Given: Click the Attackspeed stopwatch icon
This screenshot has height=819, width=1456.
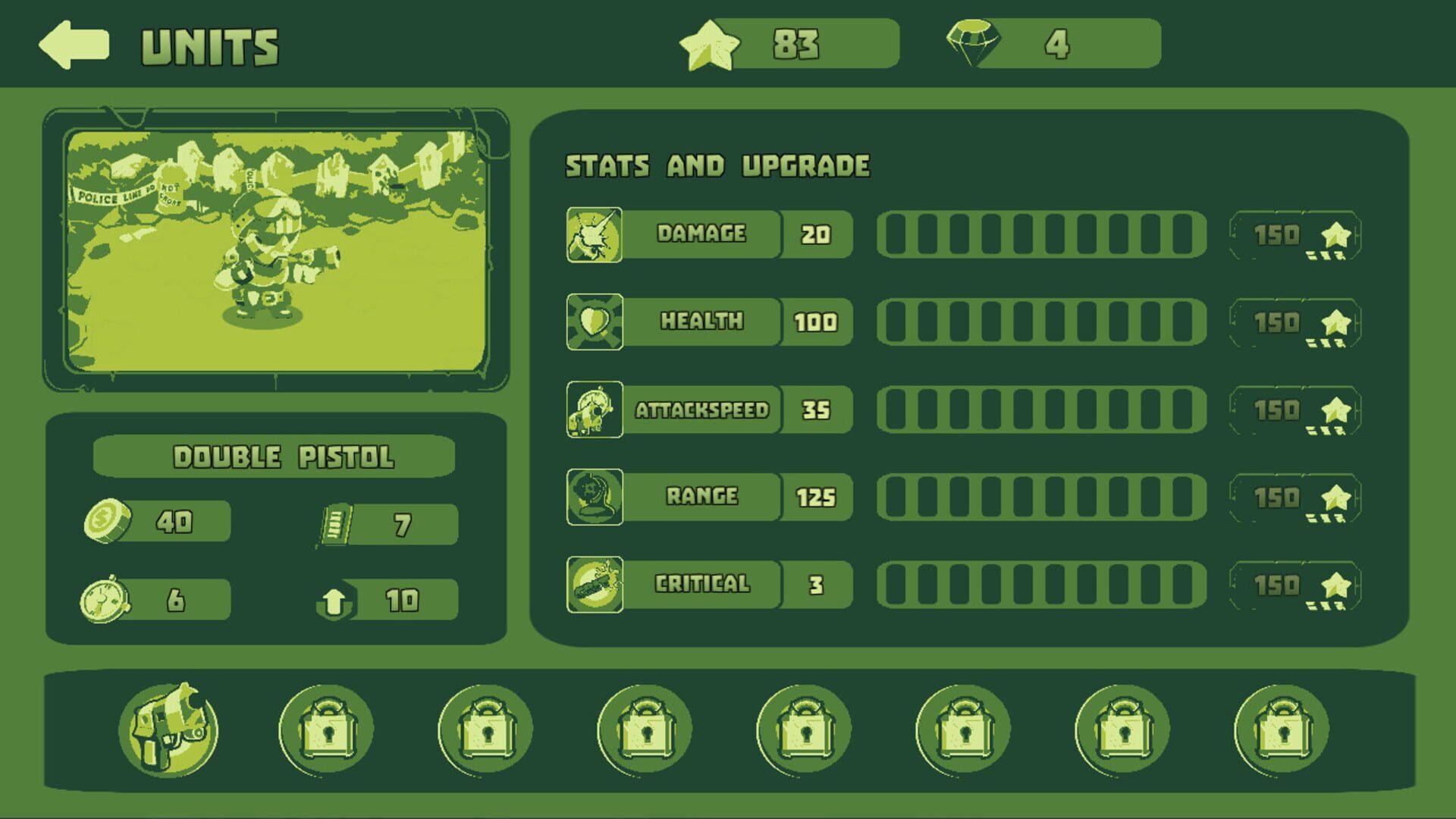Looking at the screenshot, I should tap(594, 409).
